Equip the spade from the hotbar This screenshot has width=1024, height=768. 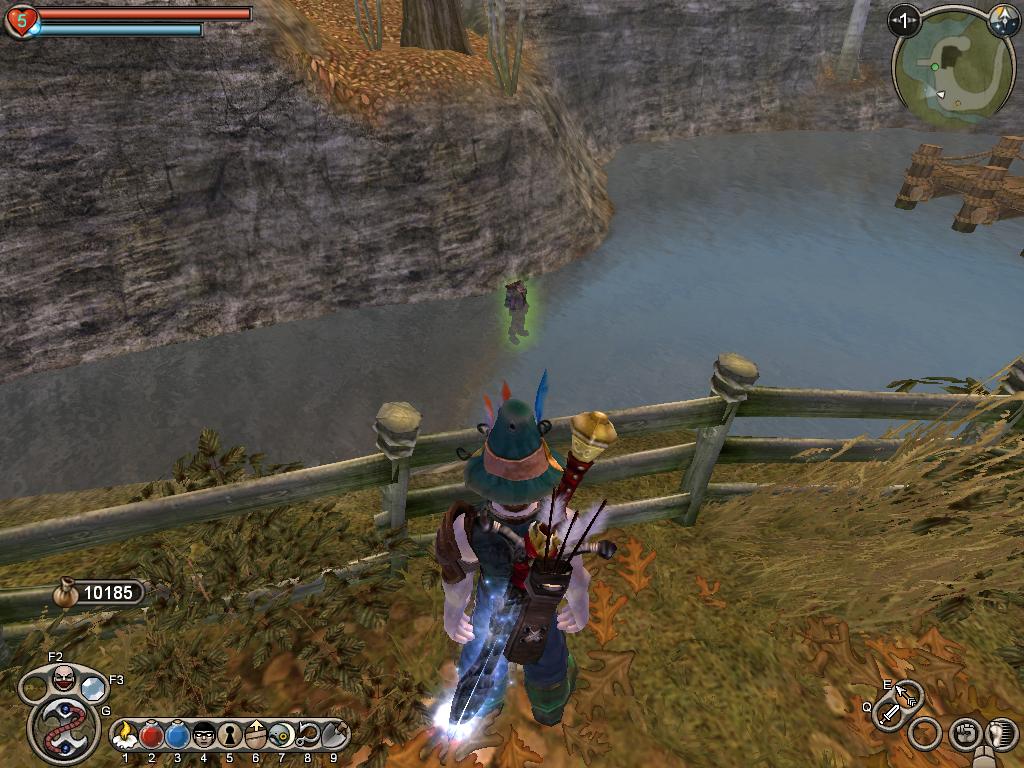333,736
